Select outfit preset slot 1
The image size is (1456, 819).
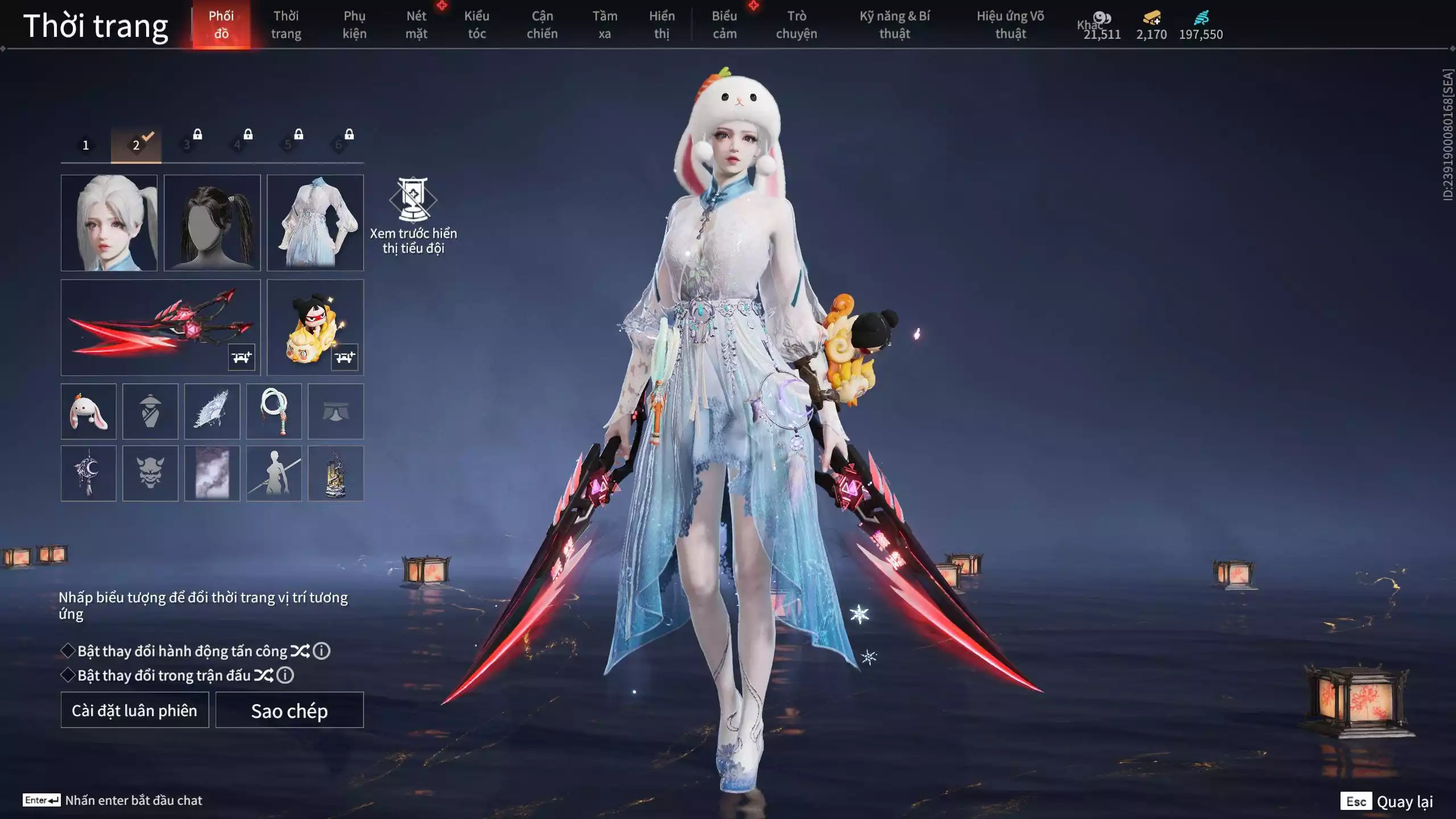[85, 145]
